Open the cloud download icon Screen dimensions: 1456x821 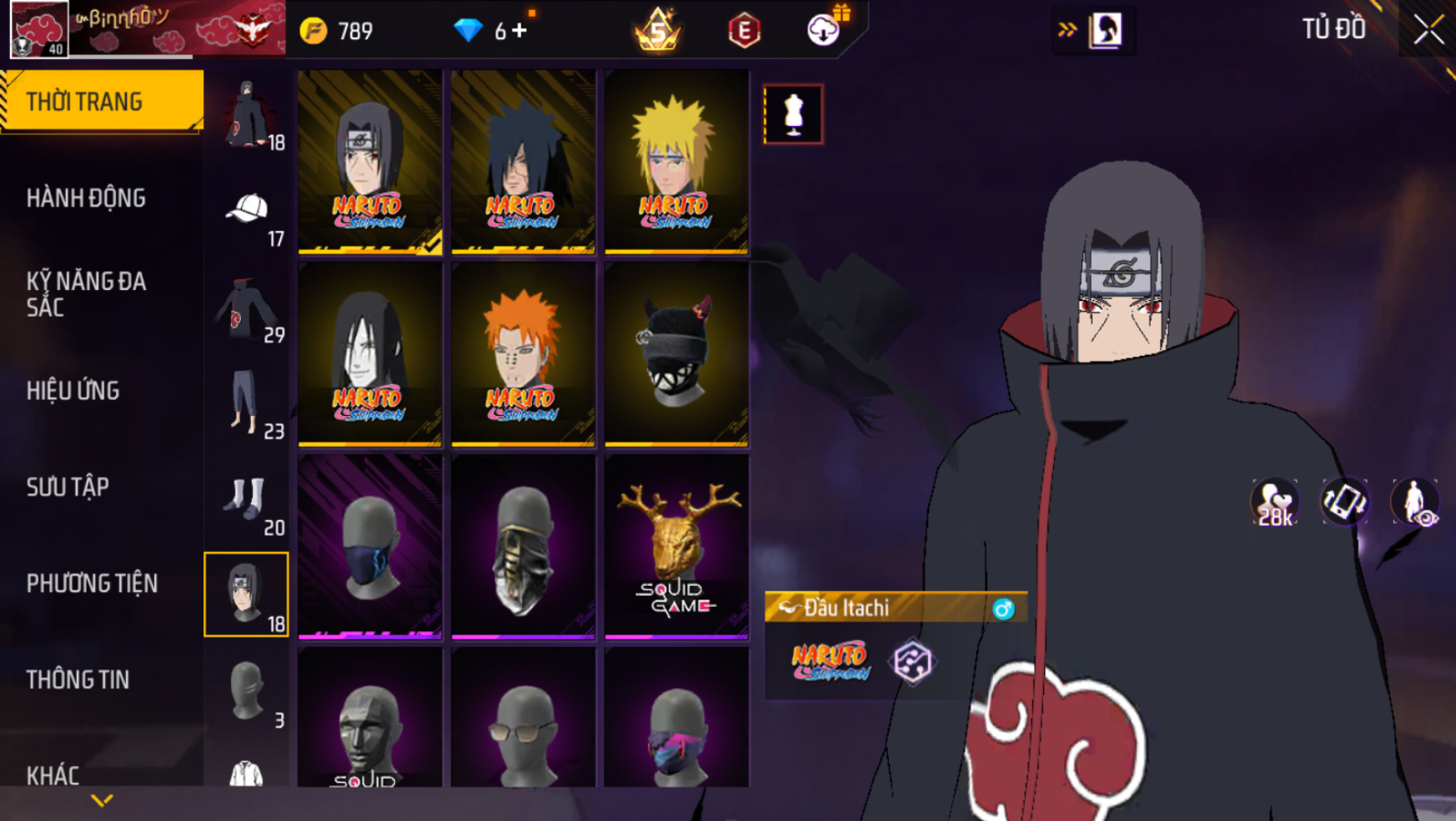pos(823,30)
